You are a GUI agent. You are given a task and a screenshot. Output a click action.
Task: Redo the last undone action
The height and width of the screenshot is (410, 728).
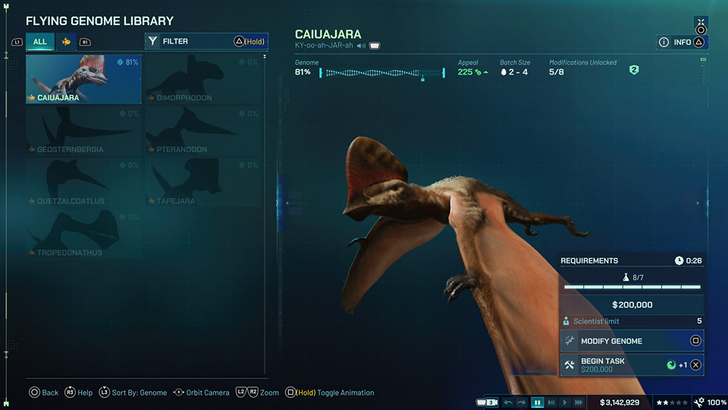tap(520, 402)
